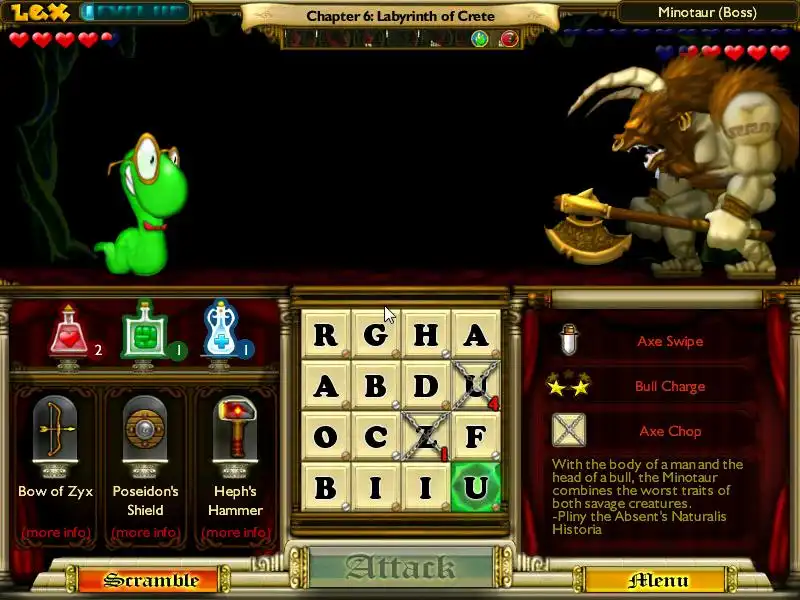
Task: Select the chained Z tile
Action: (426, 437)
